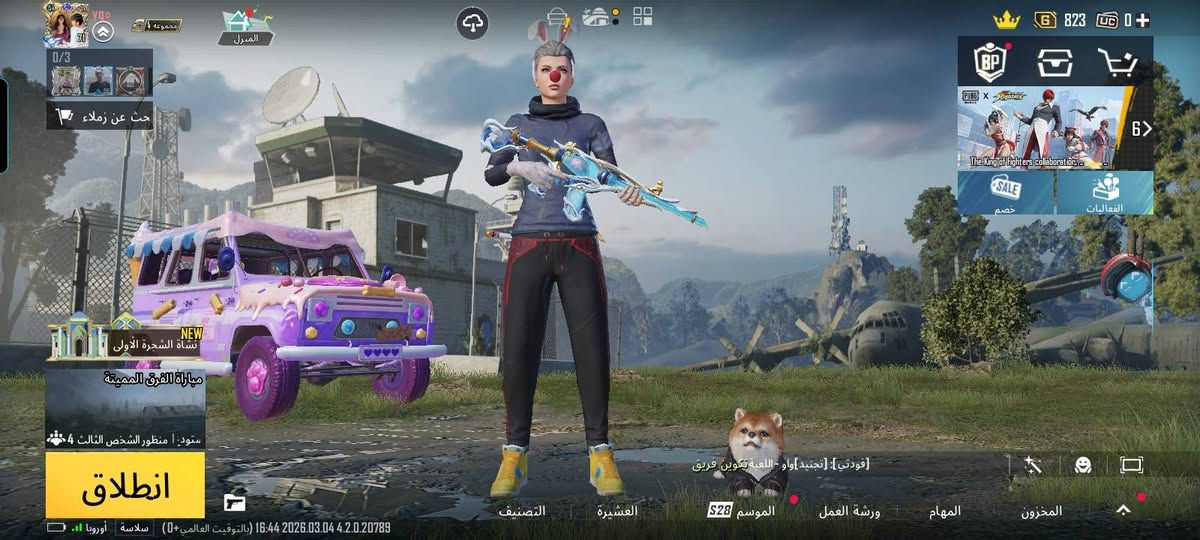Open the ورشة العمل workshop menu
The height and width of the screenshot is (540, 1200).
(849, 511)
